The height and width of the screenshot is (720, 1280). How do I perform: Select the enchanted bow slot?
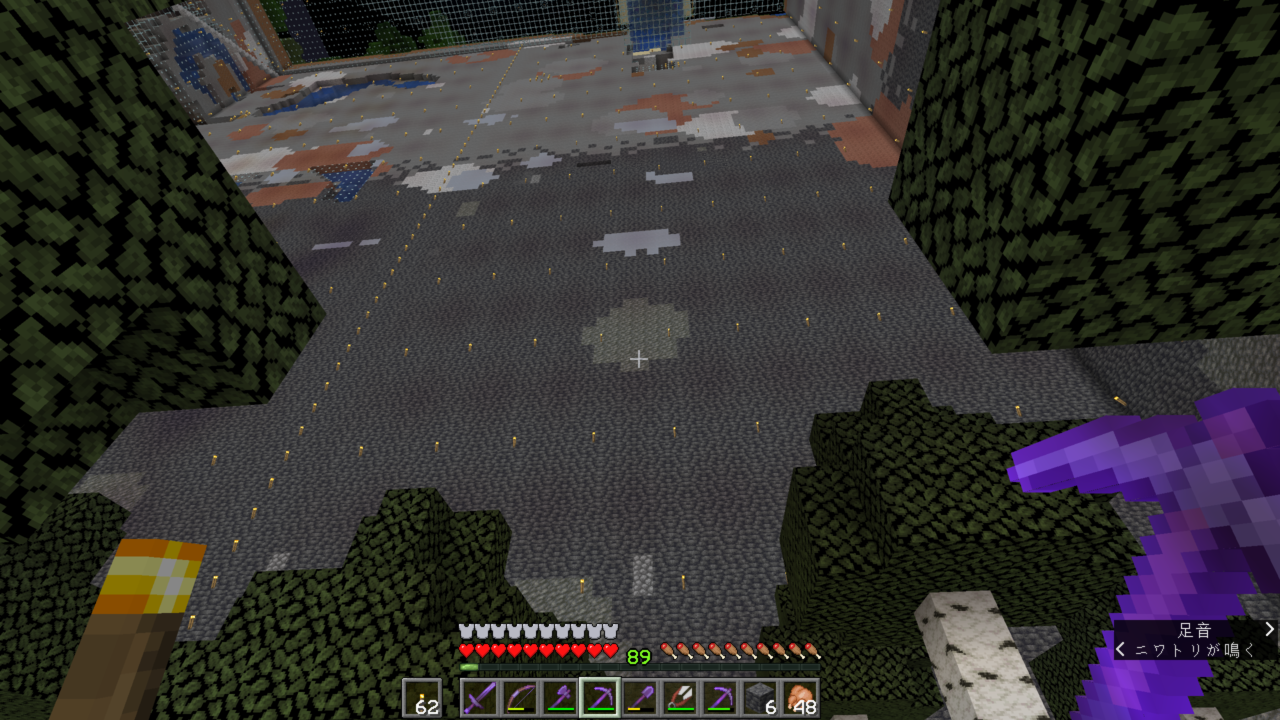[519, 697]
